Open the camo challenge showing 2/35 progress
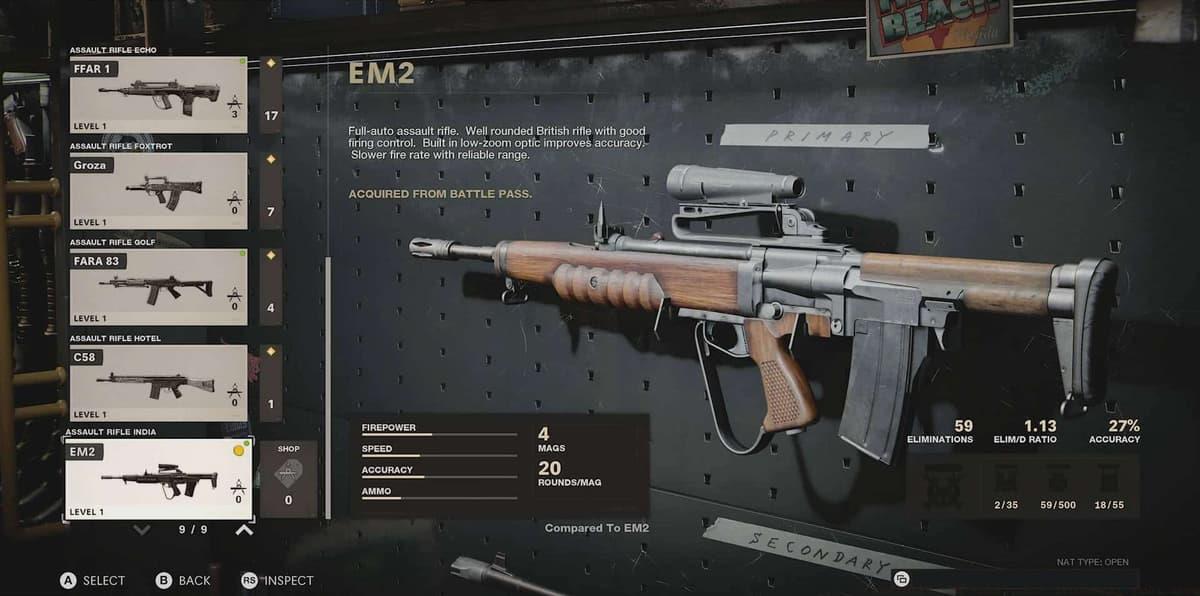The height and width of the screenshot is (596, 1200). pos(1006,484)
